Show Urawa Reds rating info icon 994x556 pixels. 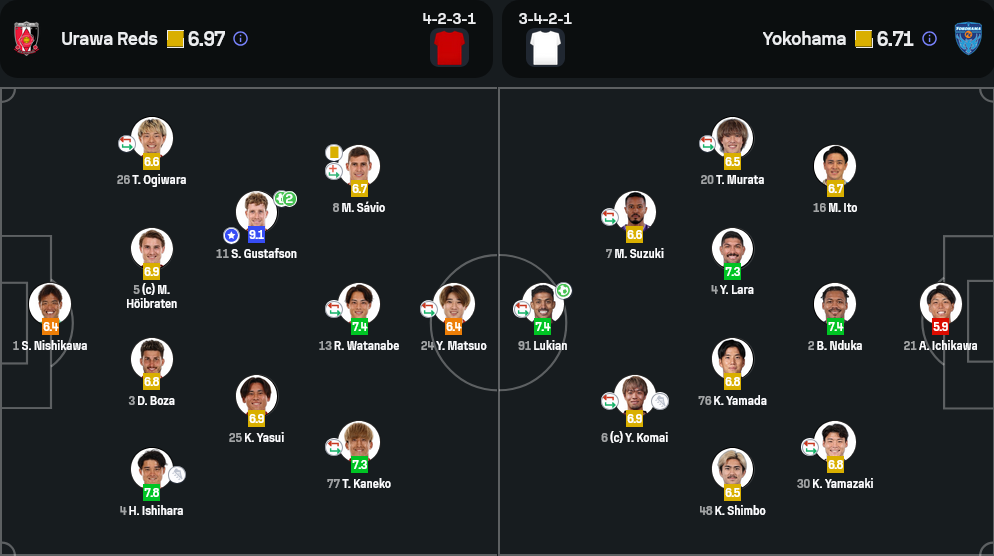pos(240,39)
